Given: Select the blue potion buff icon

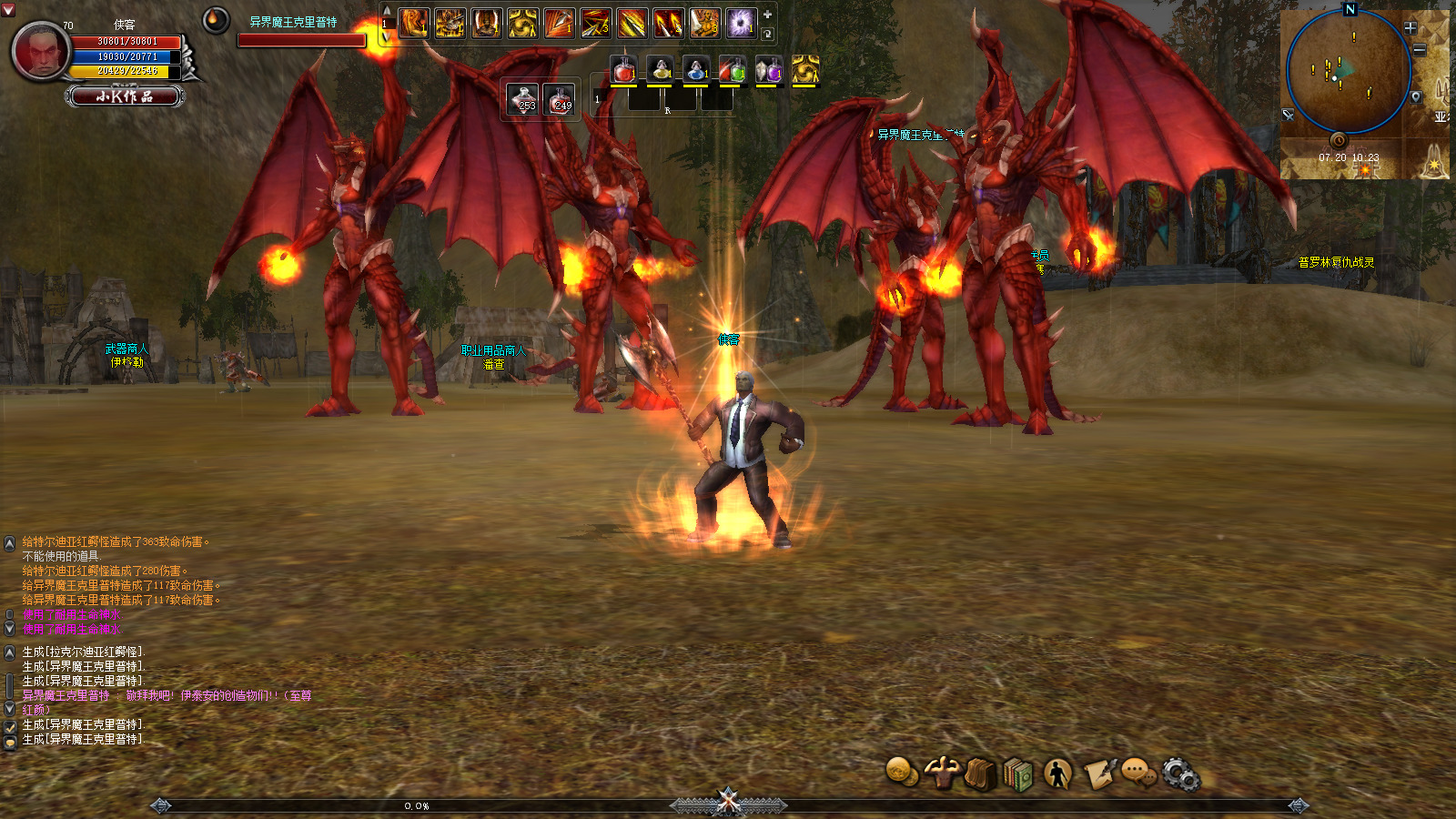Looking at the screenshot, I should (x=696, y=69).
